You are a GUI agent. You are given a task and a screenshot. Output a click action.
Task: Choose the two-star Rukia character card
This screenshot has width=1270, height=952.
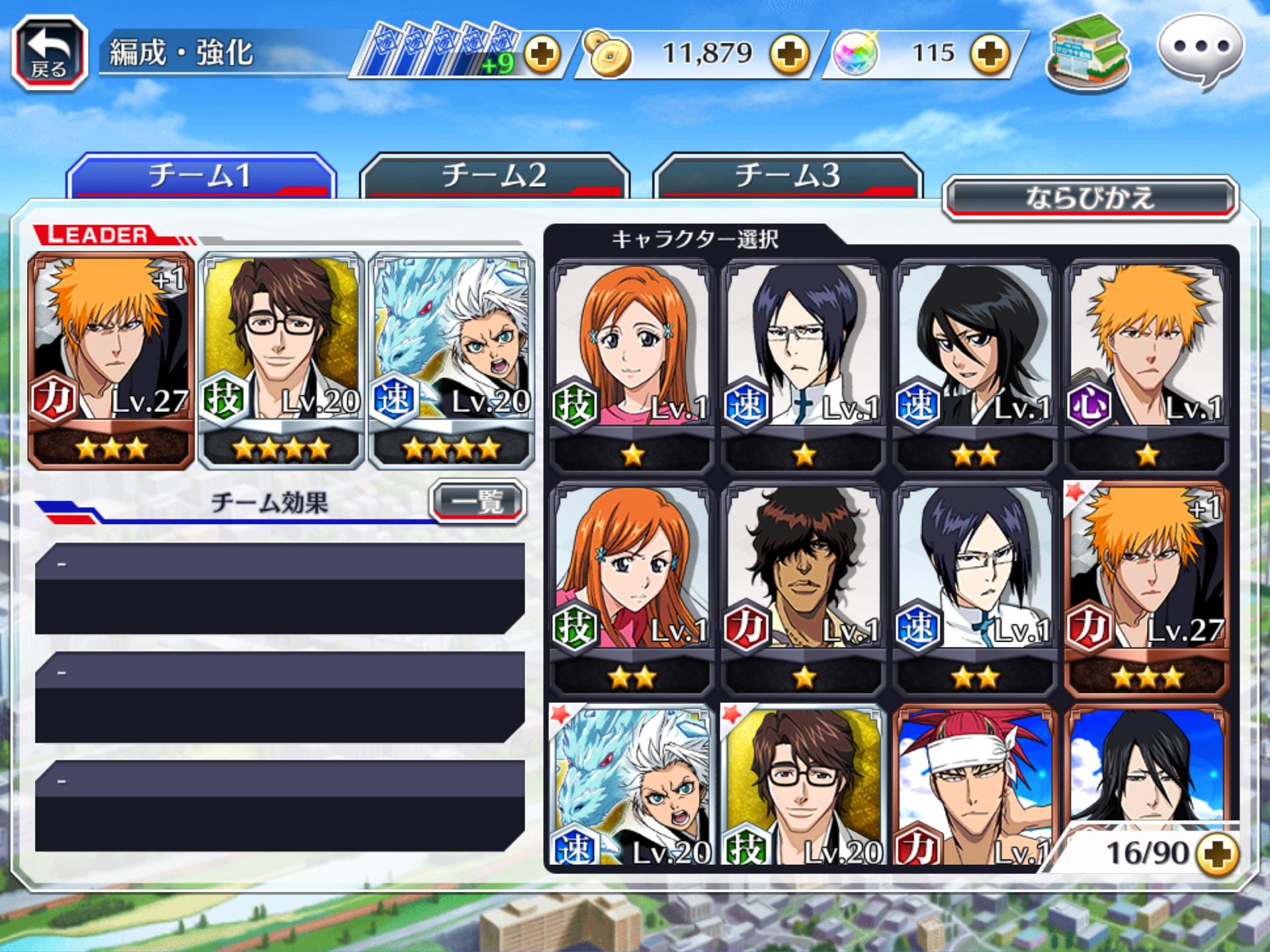point(974,364)
